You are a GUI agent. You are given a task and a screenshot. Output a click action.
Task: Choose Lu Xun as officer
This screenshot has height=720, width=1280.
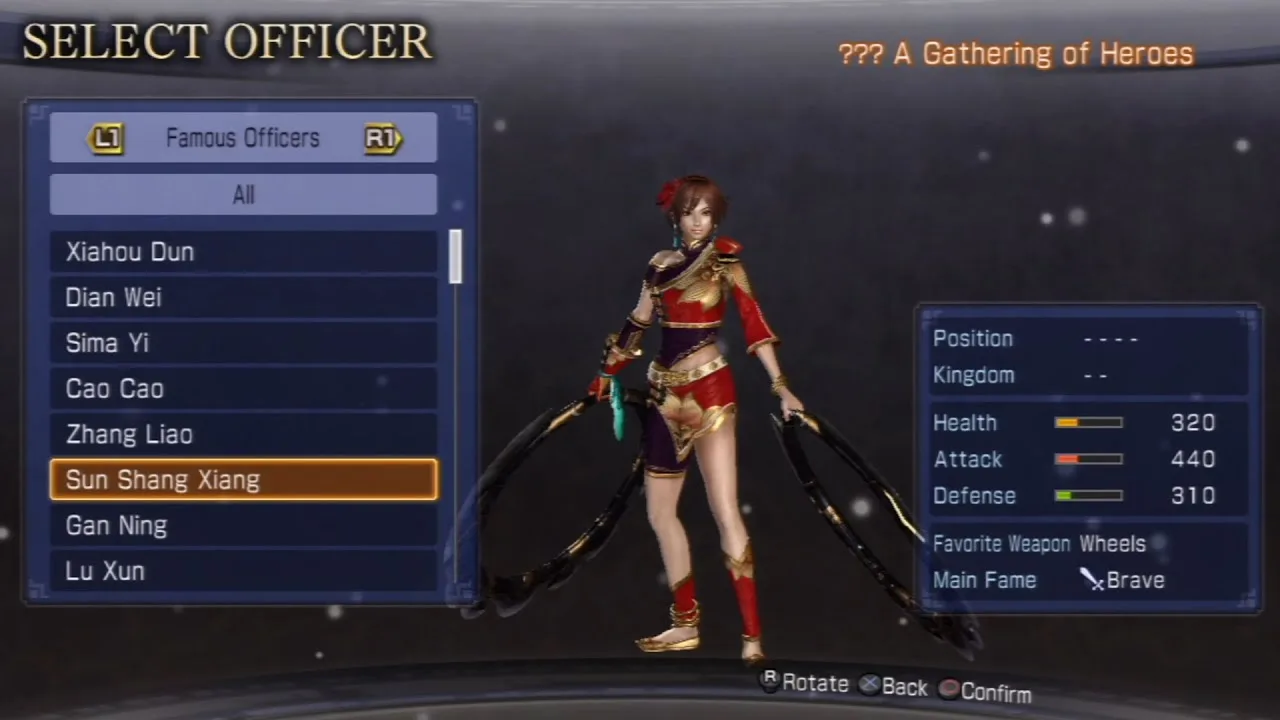pyautogui.click(x=243, y=571)
